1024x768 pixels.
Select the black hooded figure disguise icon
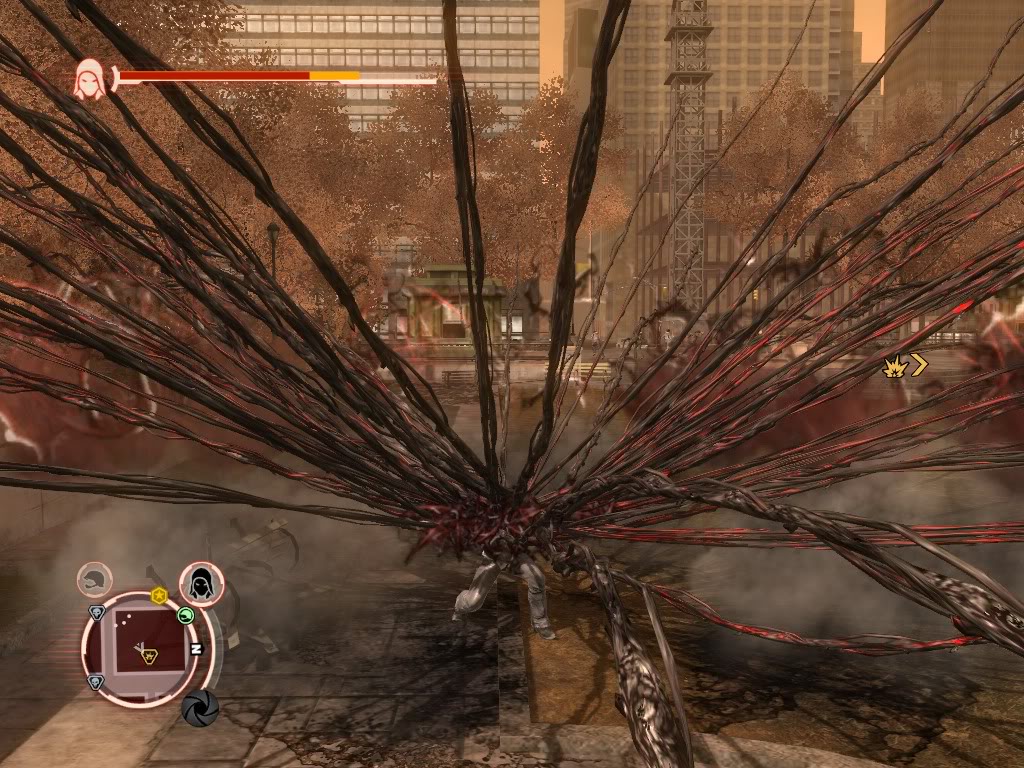pyautogui.click(x=201, y=583)
